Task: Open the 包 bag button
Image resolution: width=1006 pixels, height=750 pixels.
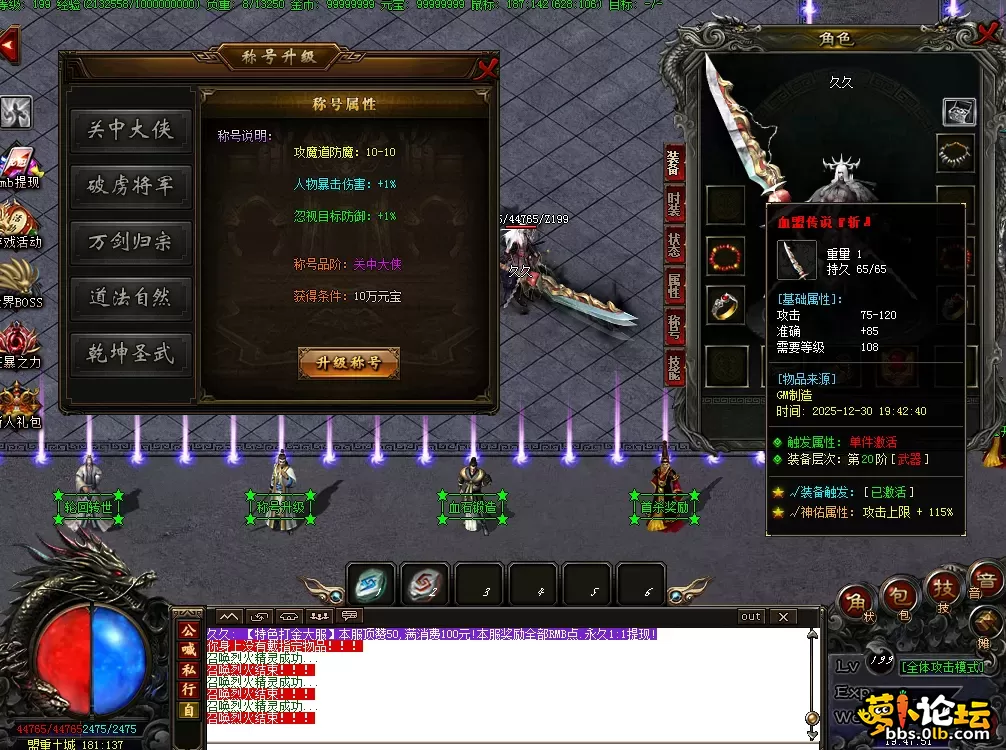Action: 898,597
